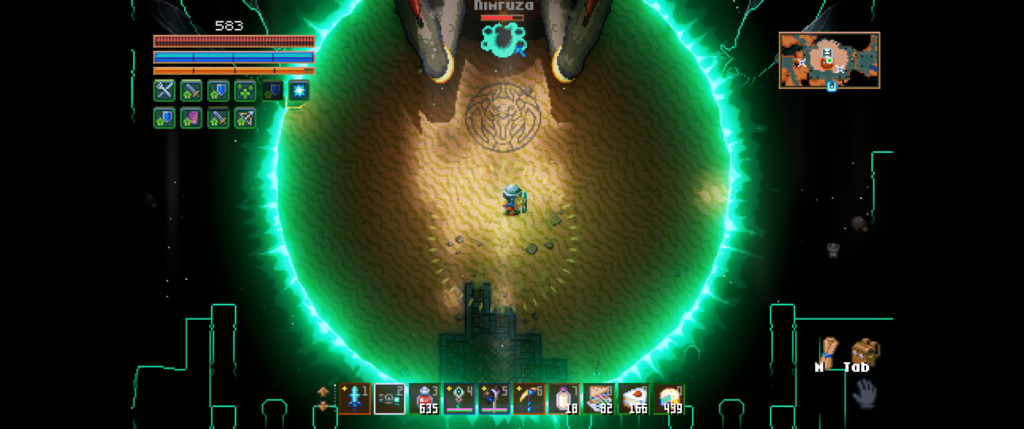Select the blue sword in hotbar slot 1
The image size is (1024, 429).
coord(354,399)
